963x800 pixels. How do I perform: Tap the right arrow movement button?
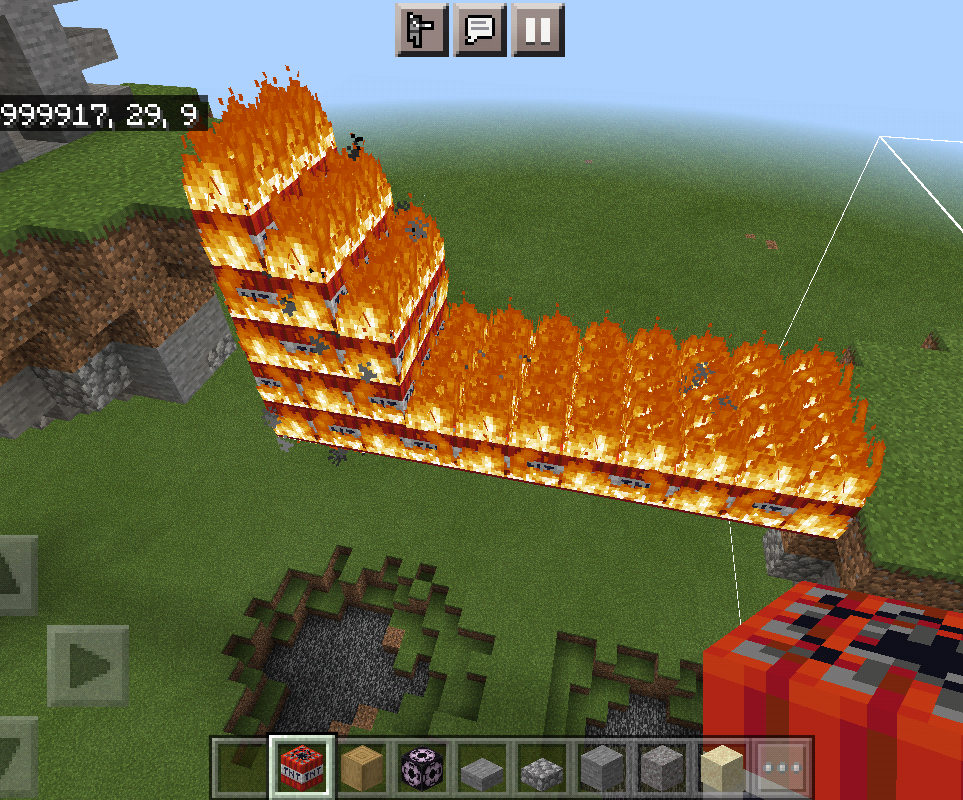[87, 665]
